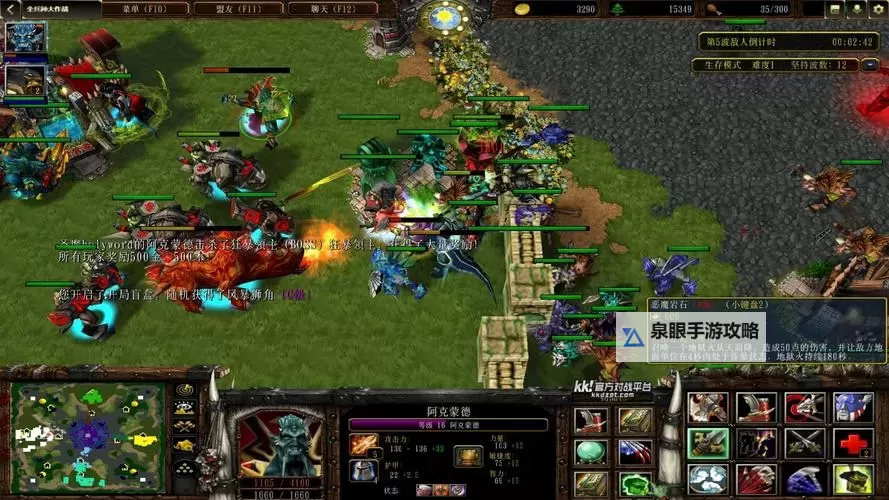
Task: Use the blue claw inventory item
Action: (x=634, y=452)
